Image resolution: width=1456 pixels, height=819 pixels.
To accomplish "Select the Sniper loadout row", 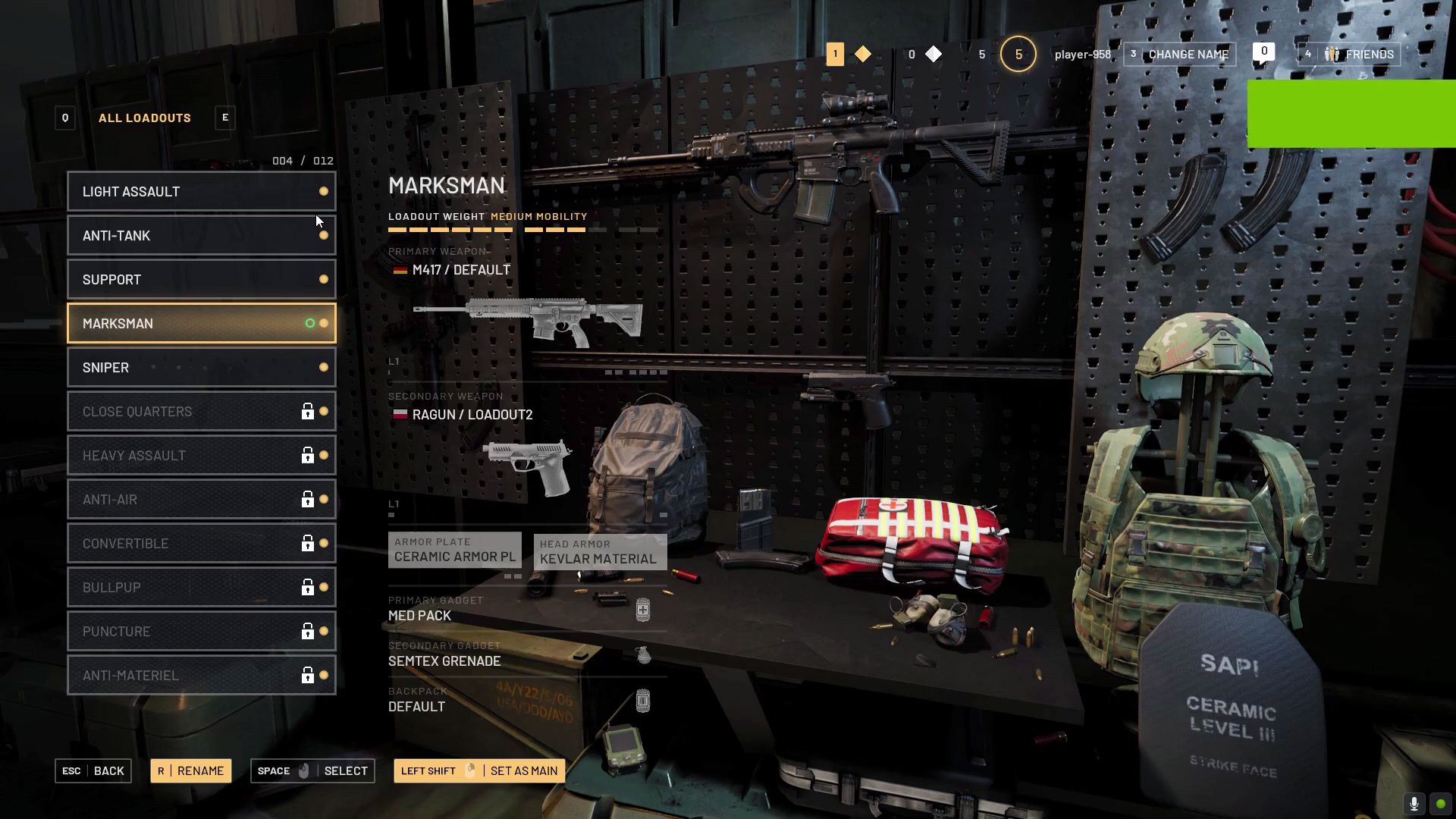I will 201,368.
